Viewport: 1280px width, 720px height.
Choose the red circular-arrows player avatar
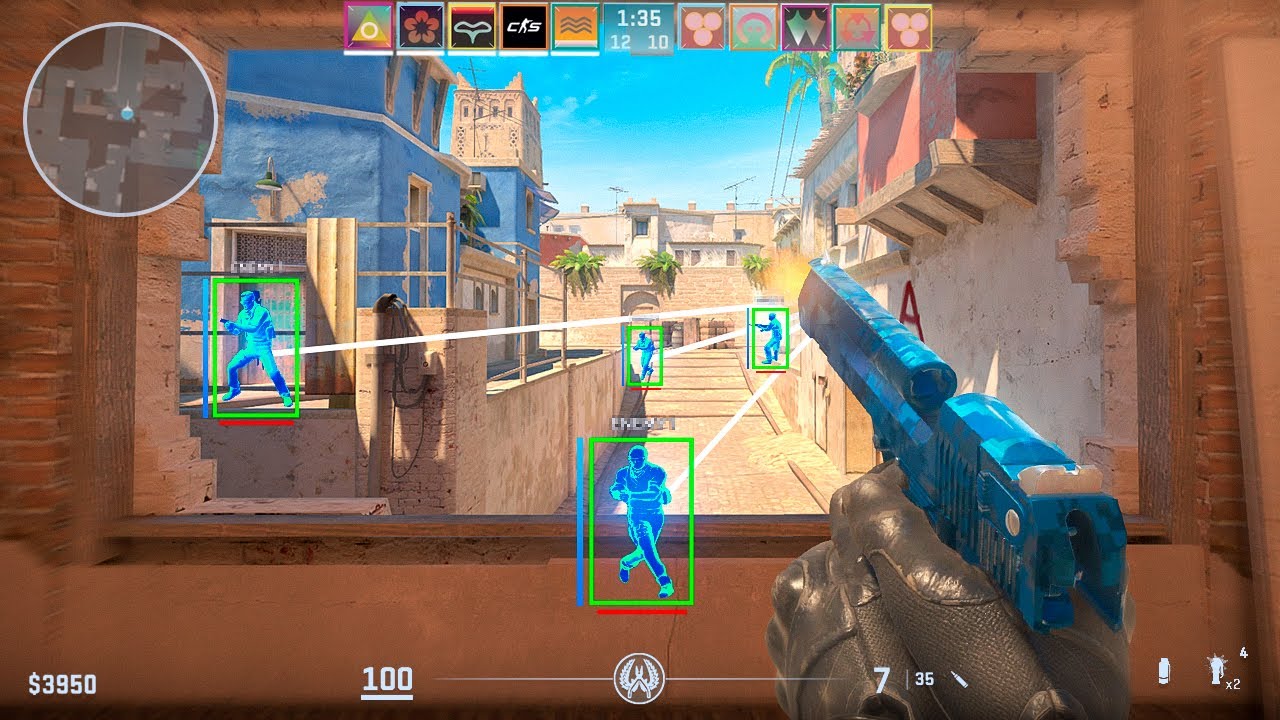click(x=856, y=27)
